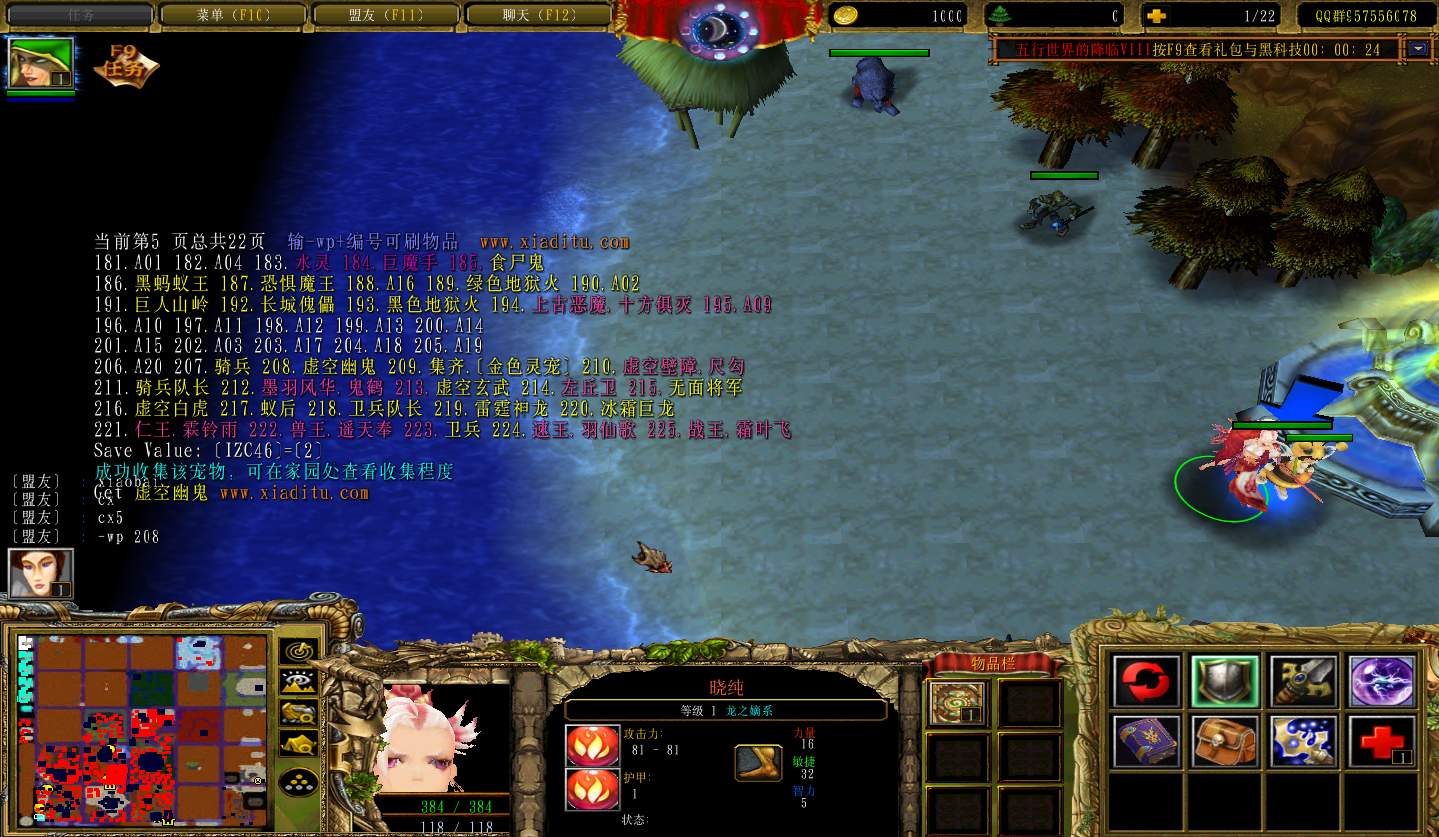Collapse the countdown timer board arrow
Viewport: 1439px width, 837px height.
coord(1417,48)
